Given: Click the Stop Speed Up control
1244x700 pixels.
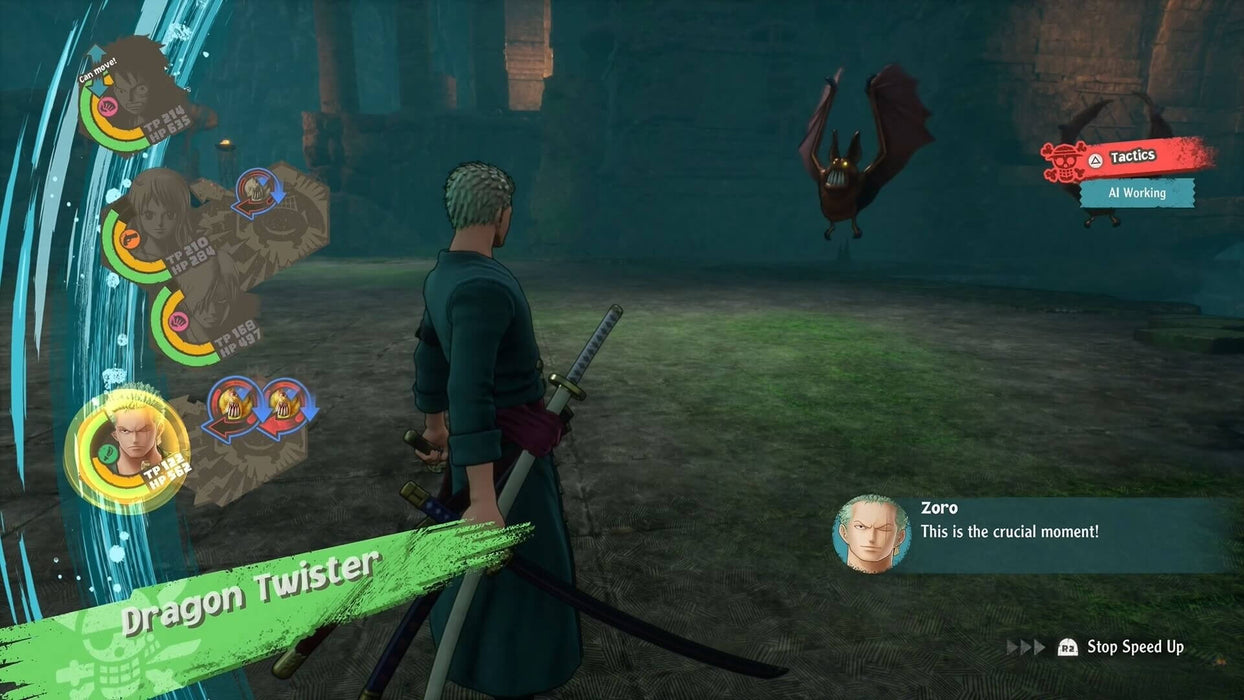Looking at the screenshot, I should tap(1123, 647).
